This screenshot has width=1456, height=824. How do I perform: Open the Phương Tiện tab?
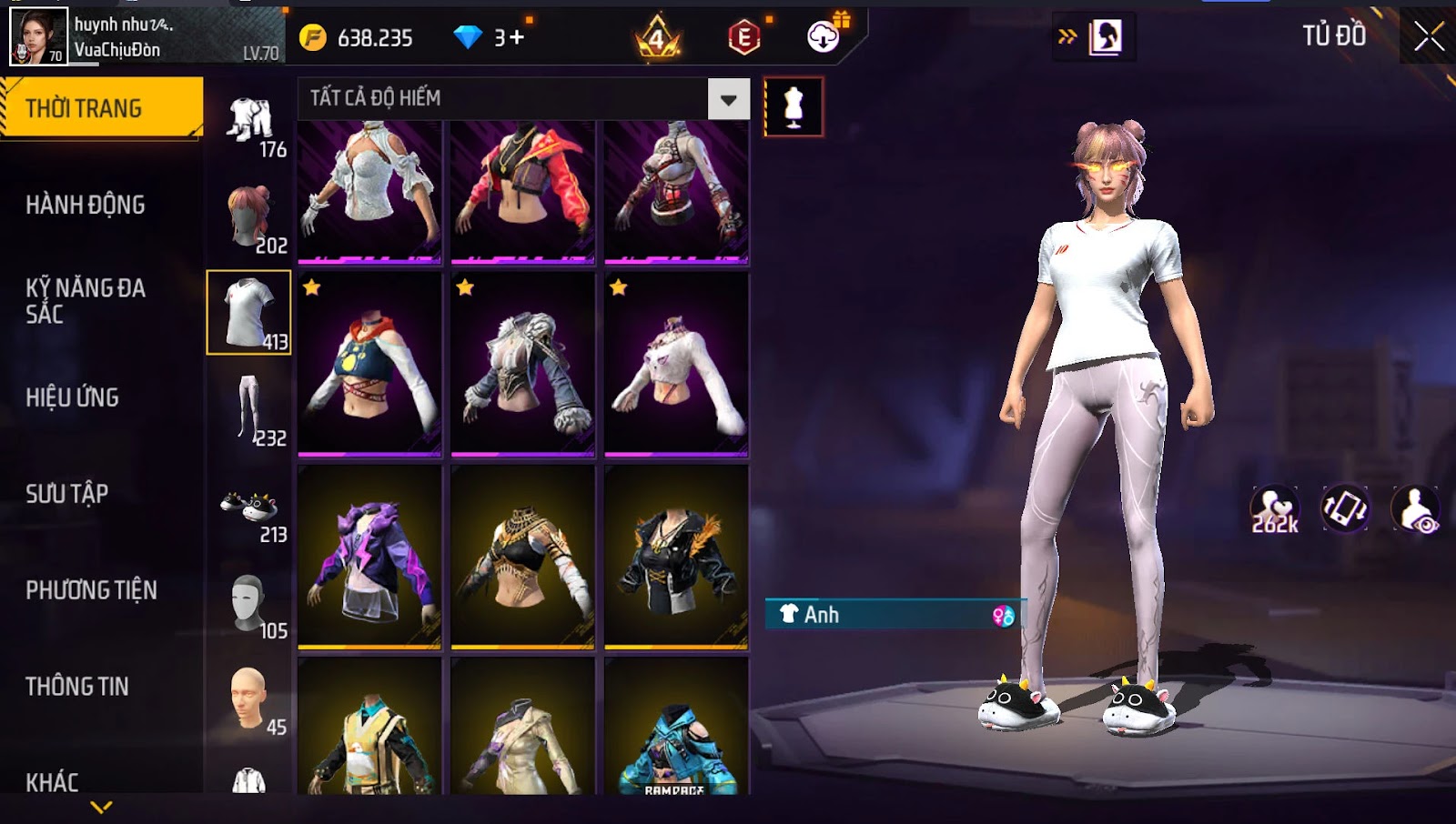[x=91, y=590]
